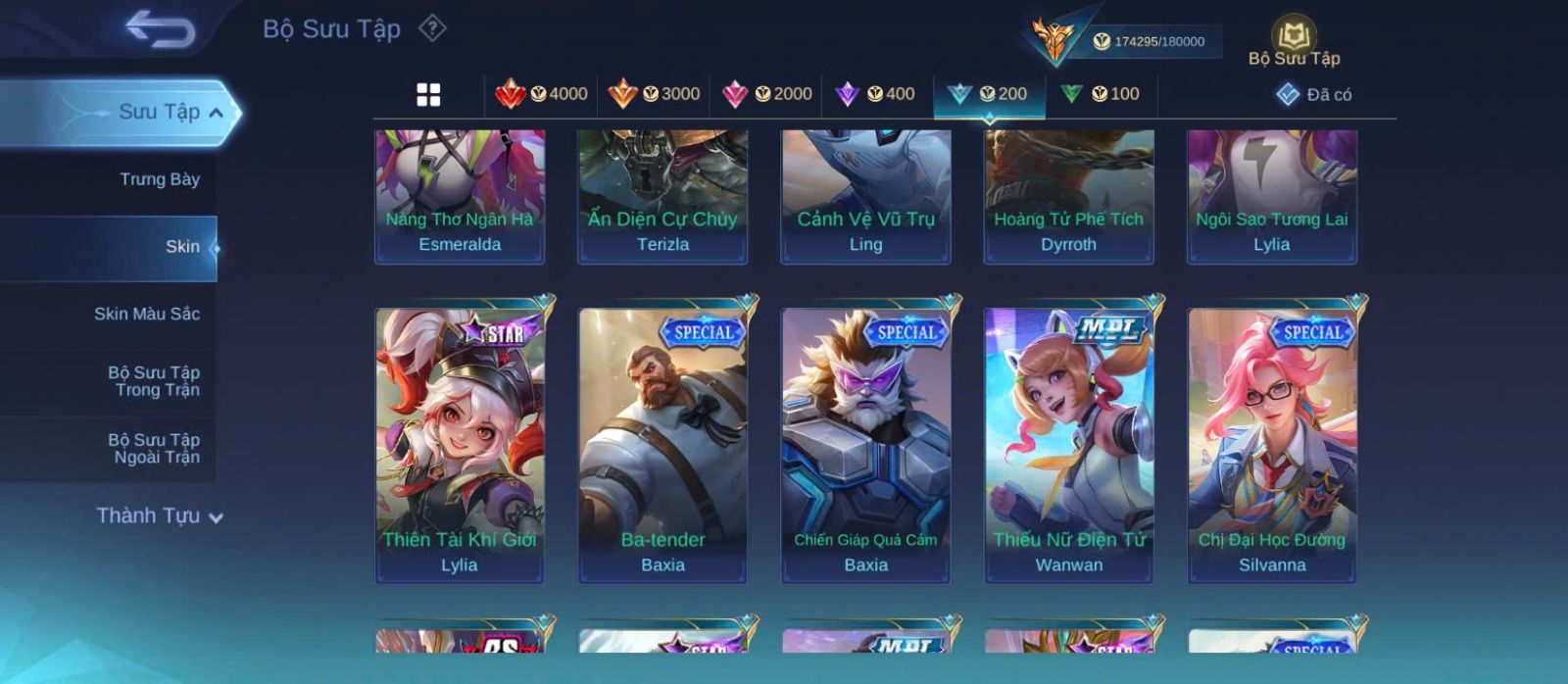The height and width of the screenshot is (684, 1568).
Task: Choose Bộ Sưu Tập Ngoài Trận
Action: (154, 449)
